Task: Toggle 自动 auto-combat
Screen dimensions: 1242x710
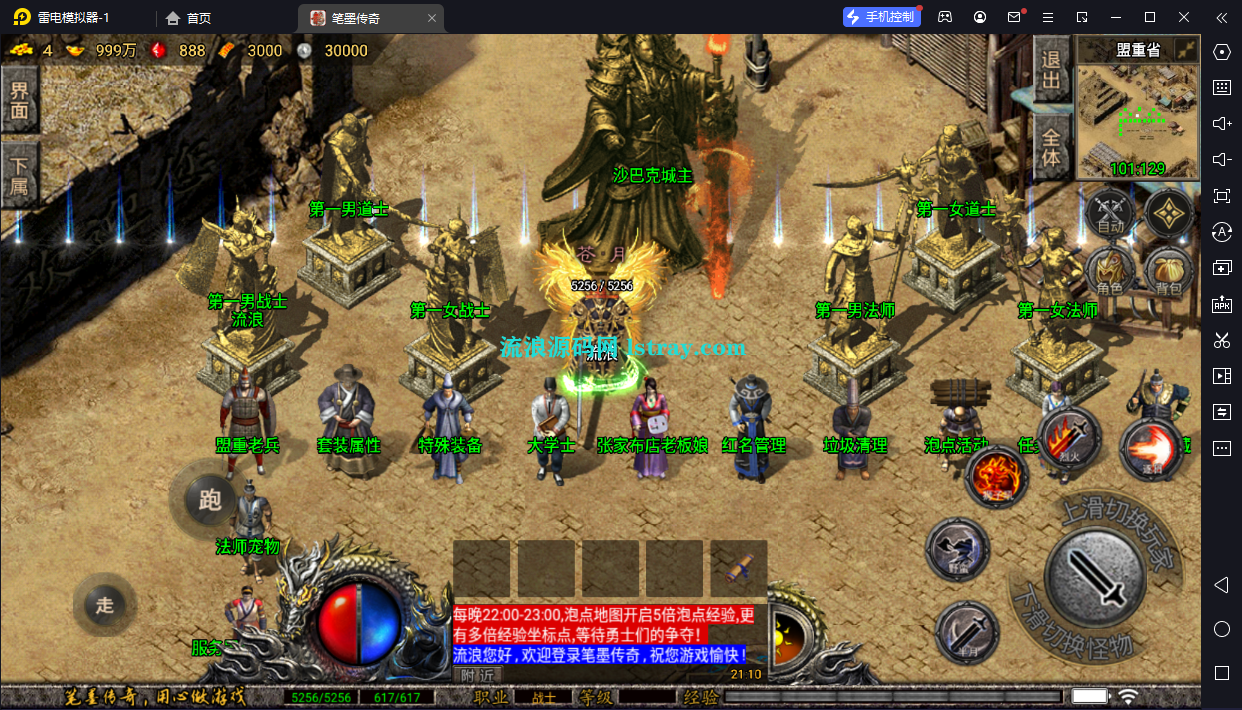Action: click(x=1110, y=213)
